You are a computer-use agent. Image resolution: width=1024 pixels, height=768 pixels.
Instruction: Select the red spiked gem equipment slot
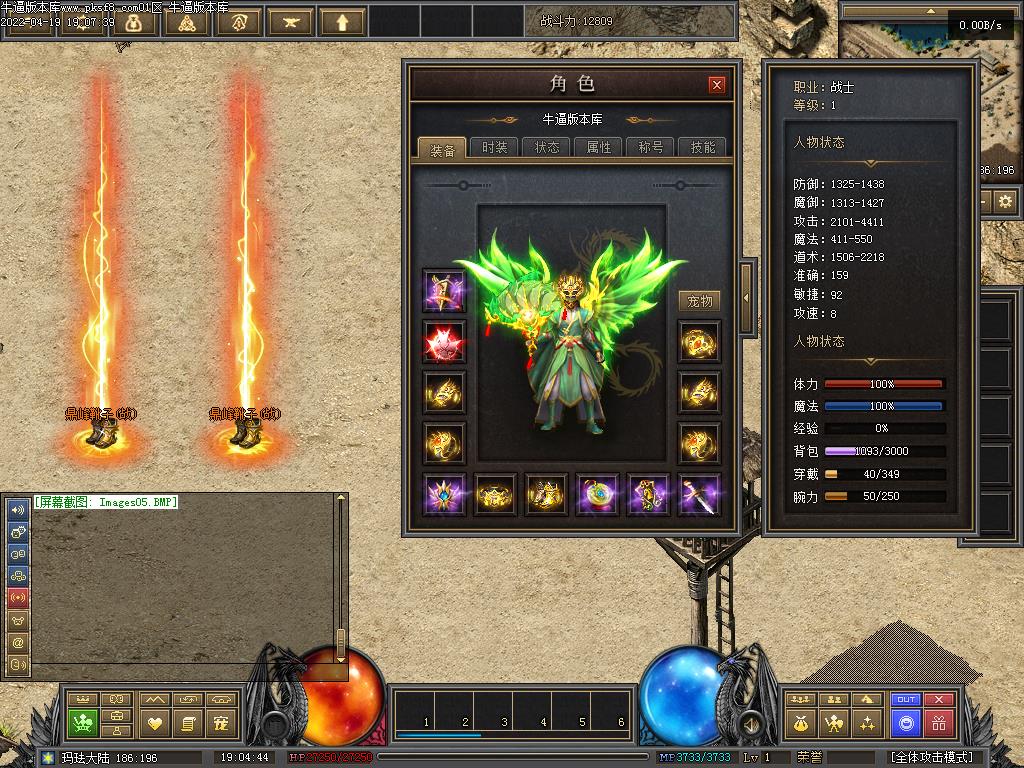point(443,341)
